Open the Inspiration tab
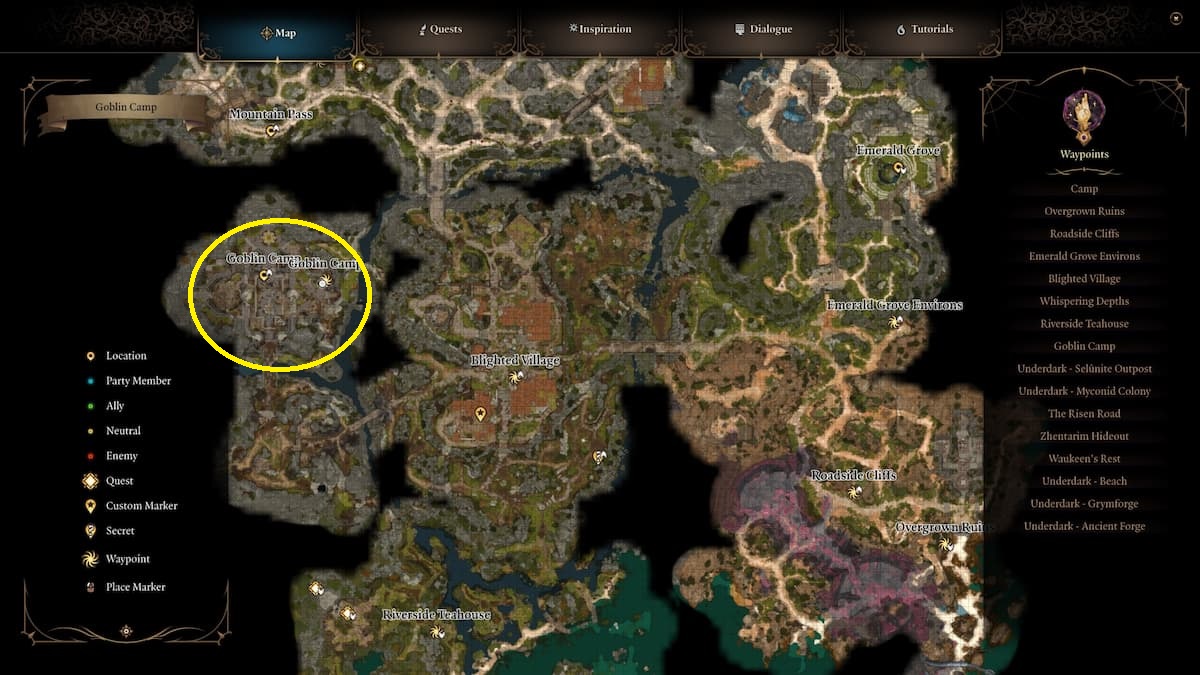This screenshot has height=675, width=1200. (x=600, y=30)
